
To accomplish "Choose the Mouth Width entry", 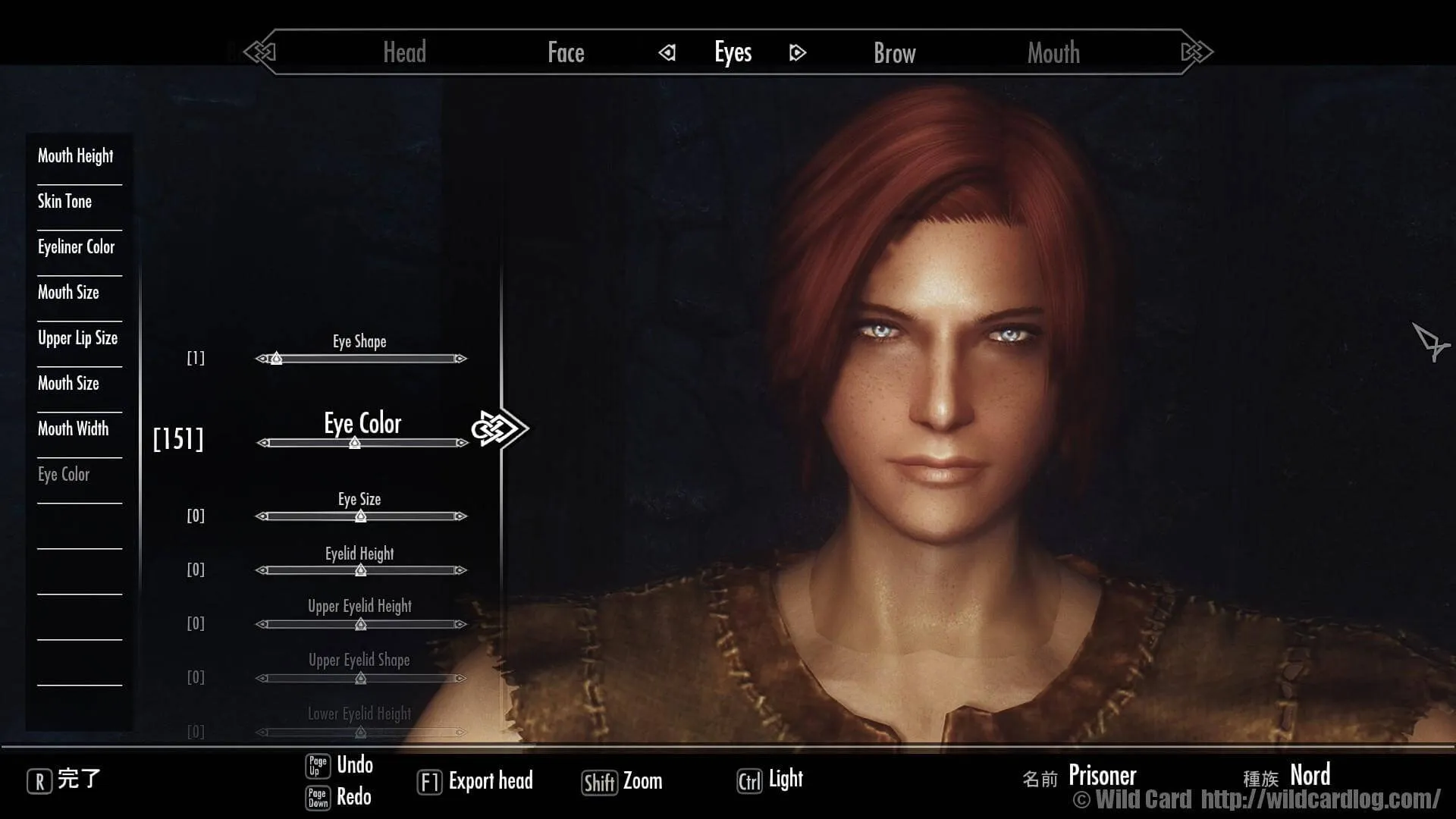I will click(73, 429).
